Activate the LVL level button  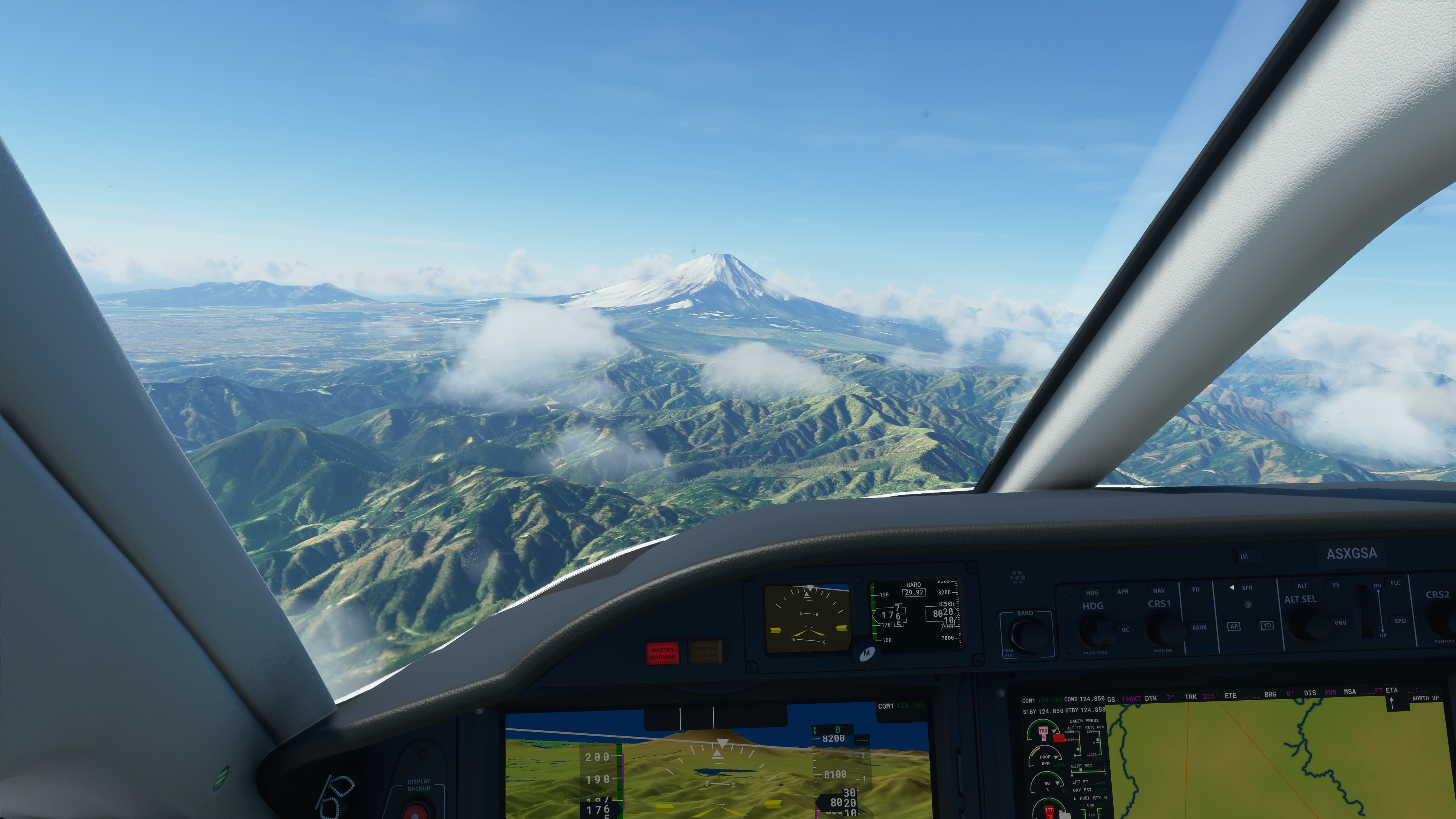(1244, 556)
